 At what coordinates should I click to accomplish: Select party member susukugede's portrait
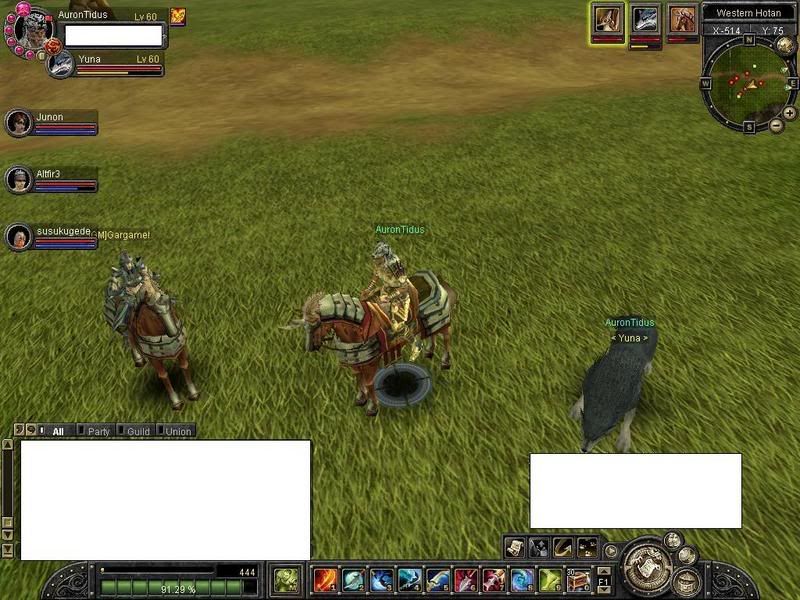click(18, 237)
